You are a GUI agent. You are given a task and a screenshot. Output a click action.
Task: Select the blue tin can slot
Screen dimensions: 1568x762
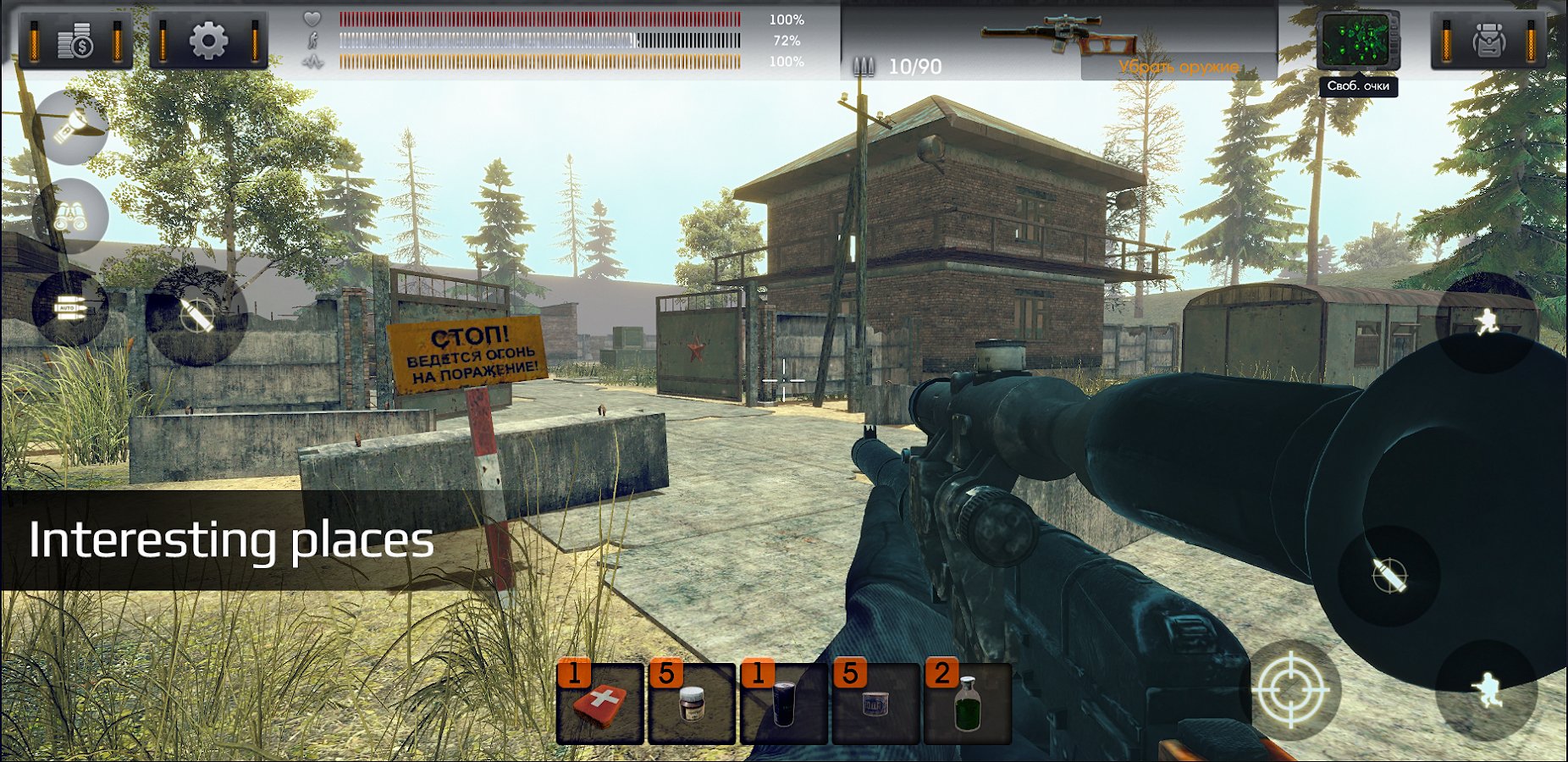pyautogui.click(x=875, y=704)
